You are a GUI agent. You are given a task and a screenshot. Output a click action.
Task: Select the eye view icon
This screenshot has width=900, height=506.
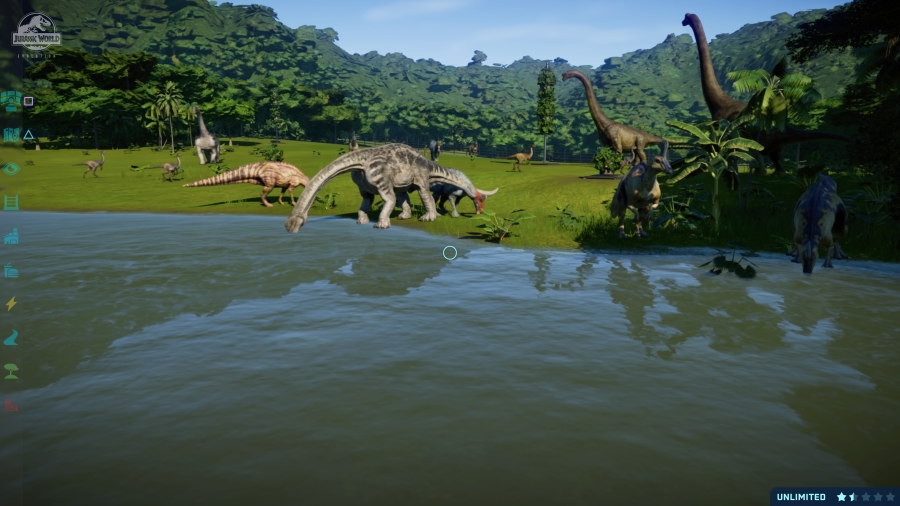(11, 168)
